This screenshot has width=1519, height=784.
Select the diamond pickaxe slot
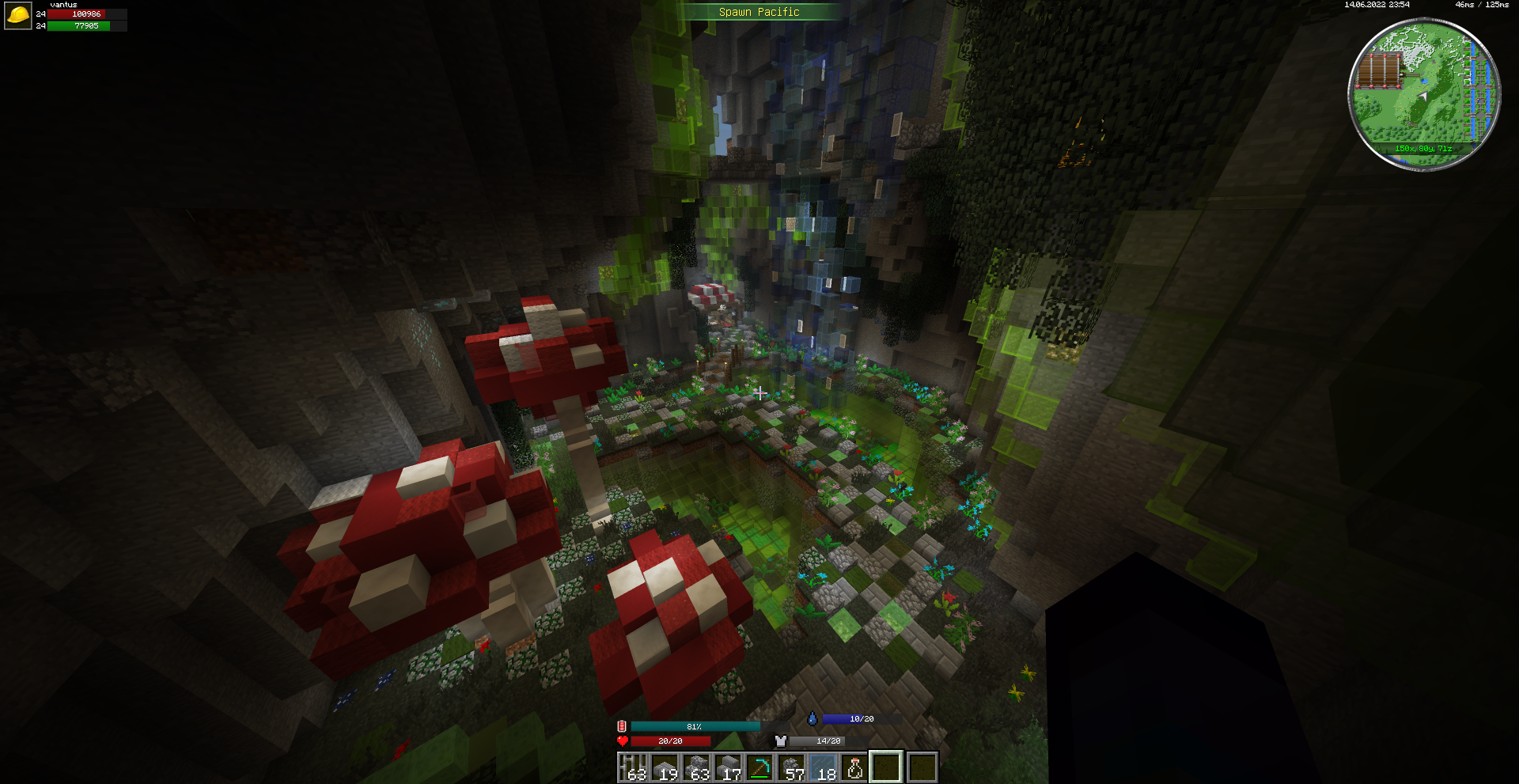pos(759,767)
